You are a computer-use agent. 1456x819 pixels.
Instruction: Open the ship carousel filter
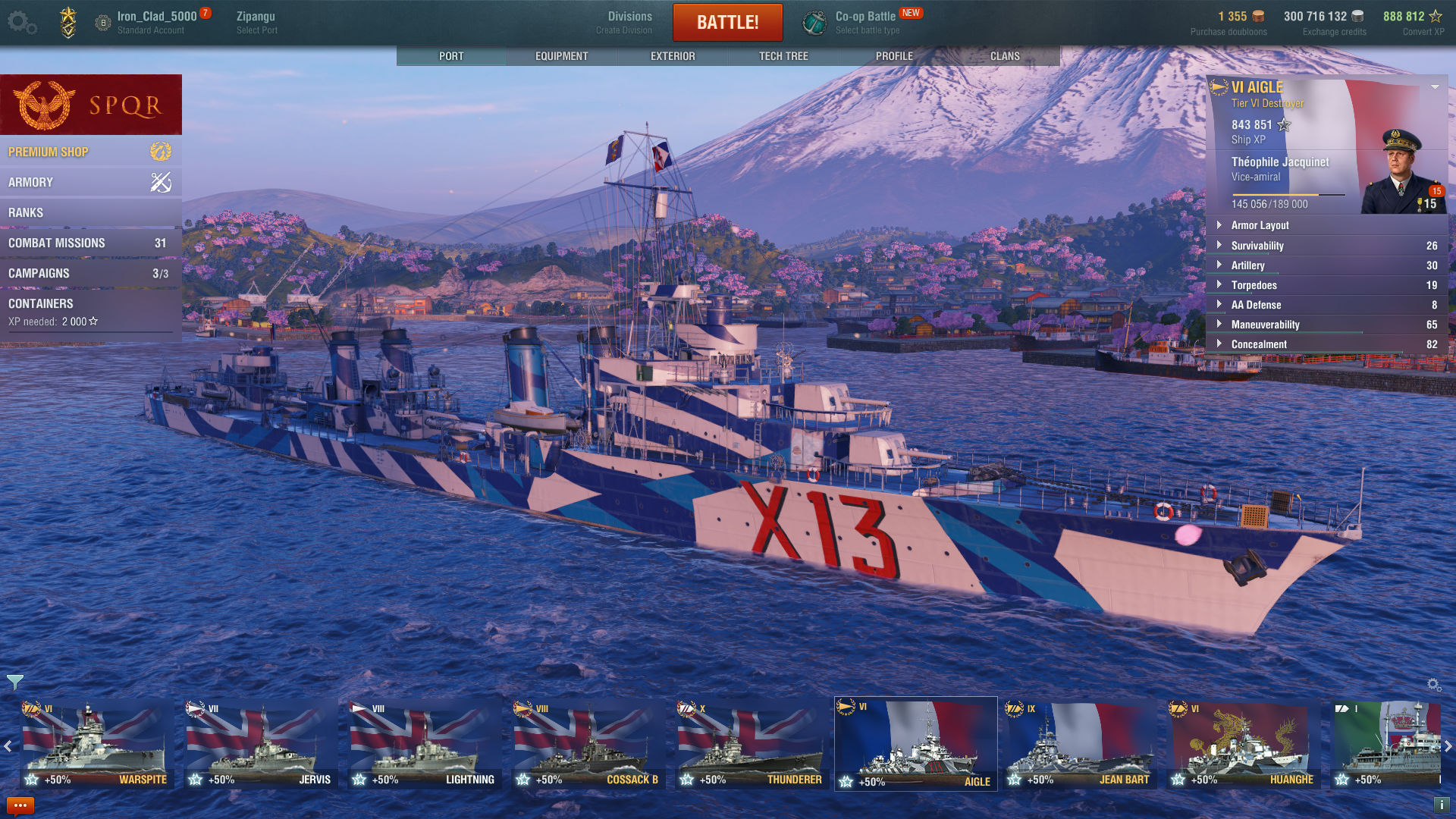click(15, 682)
